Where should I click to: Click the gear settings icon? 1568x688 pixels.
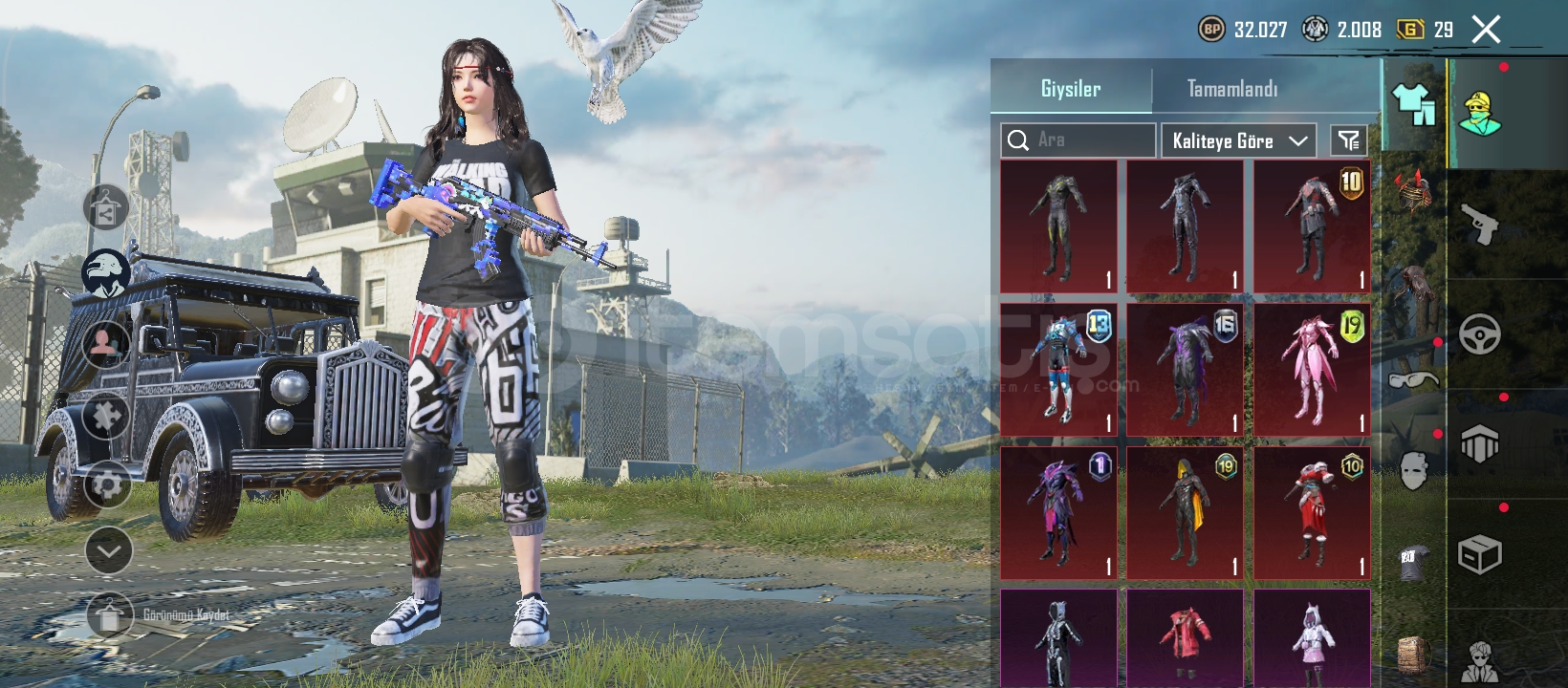pyautogui.click(x=107, y=485)
